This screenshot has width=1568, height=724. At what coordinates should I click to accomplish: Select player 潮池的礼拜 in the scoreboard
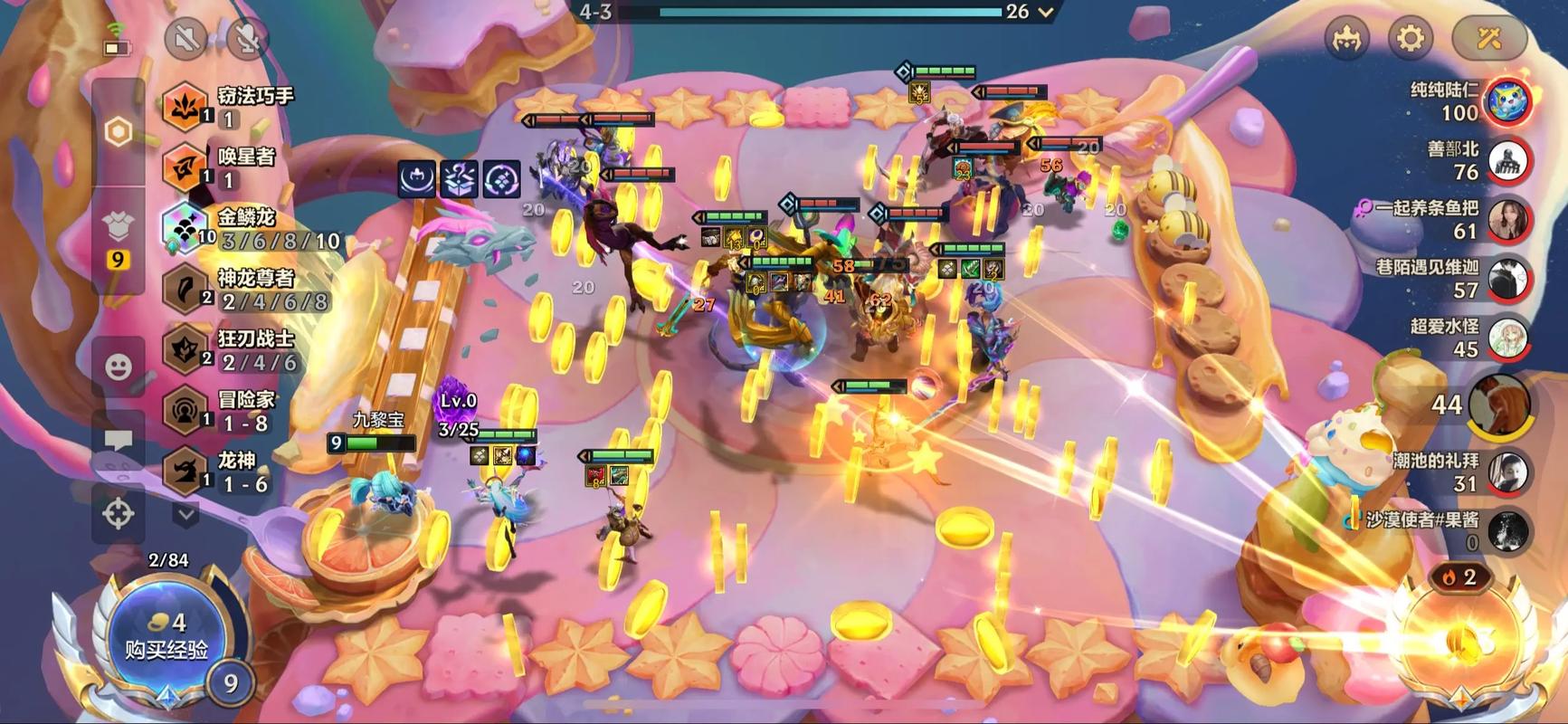(1508, 472)
